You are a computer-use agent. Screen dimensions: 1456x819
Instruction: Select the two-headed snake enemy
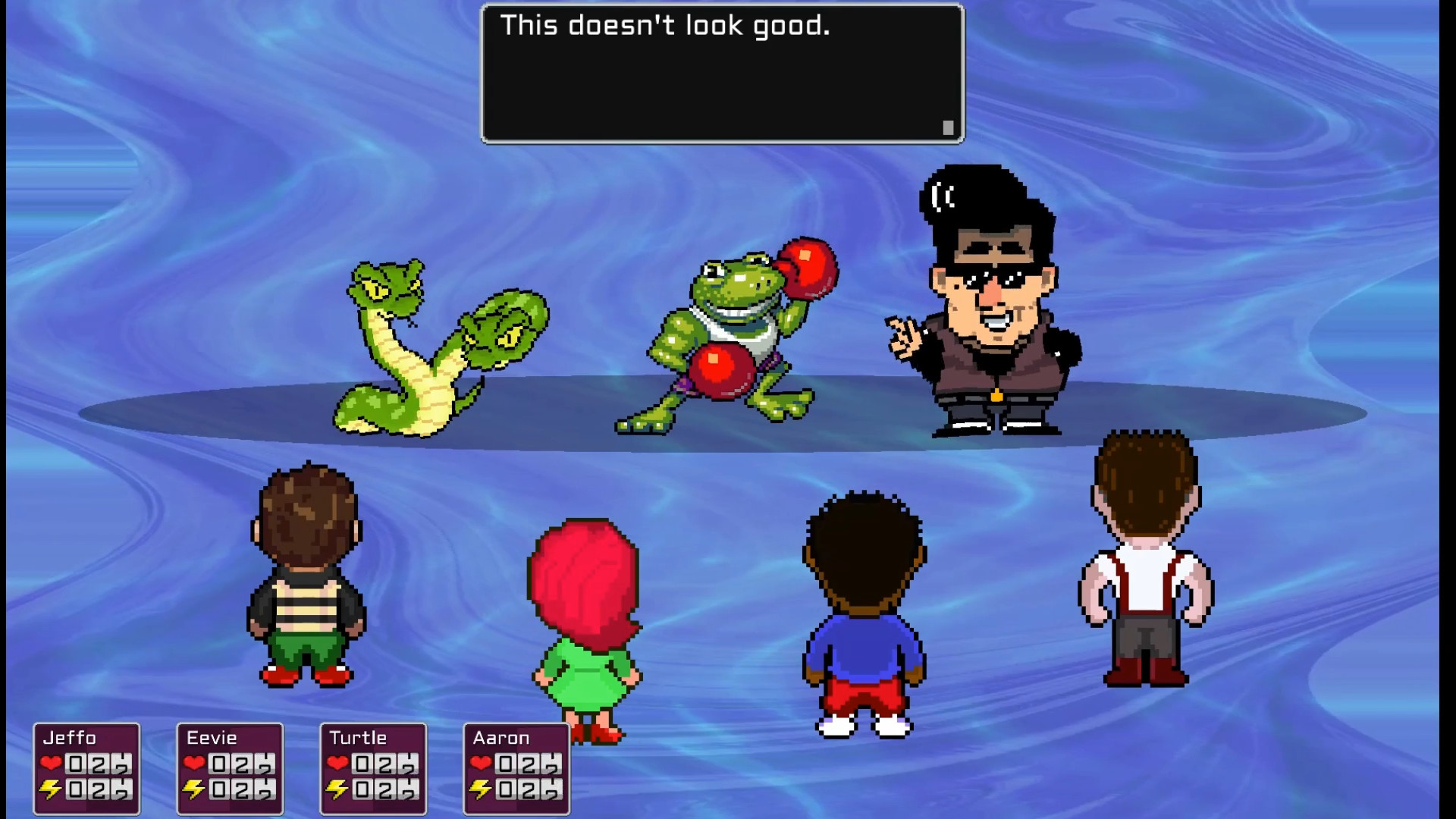[x=432, y=349]
